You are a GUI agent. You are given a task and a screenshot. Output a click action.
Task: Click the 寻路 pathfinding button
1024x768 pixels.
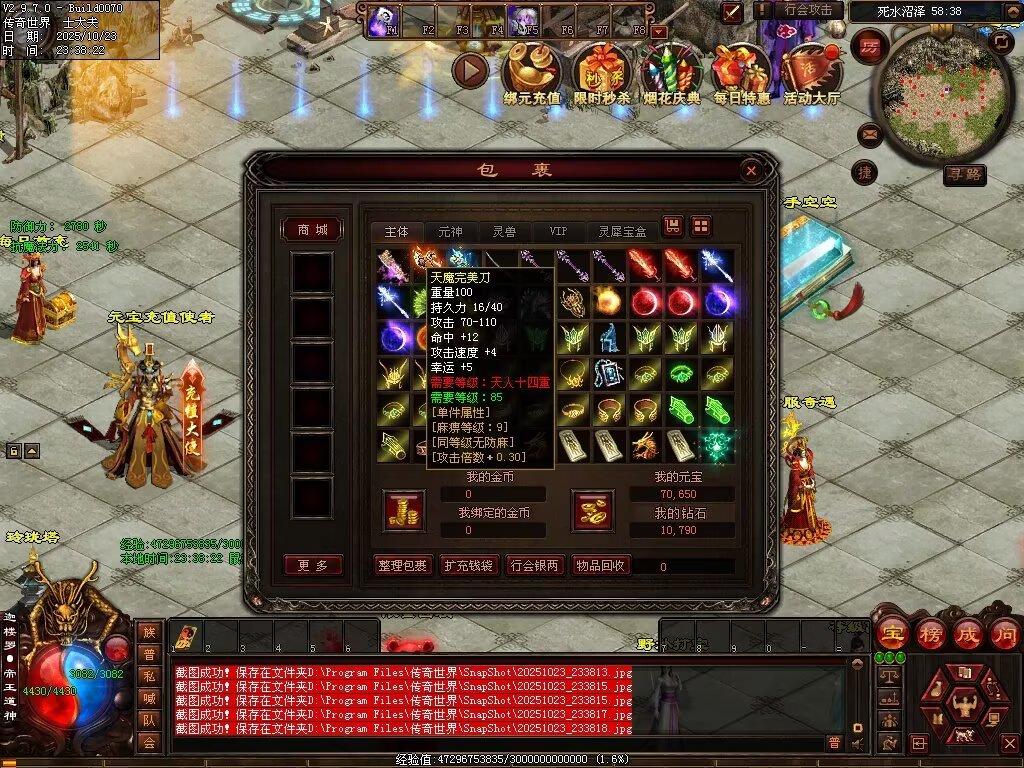tap(965, 175)
